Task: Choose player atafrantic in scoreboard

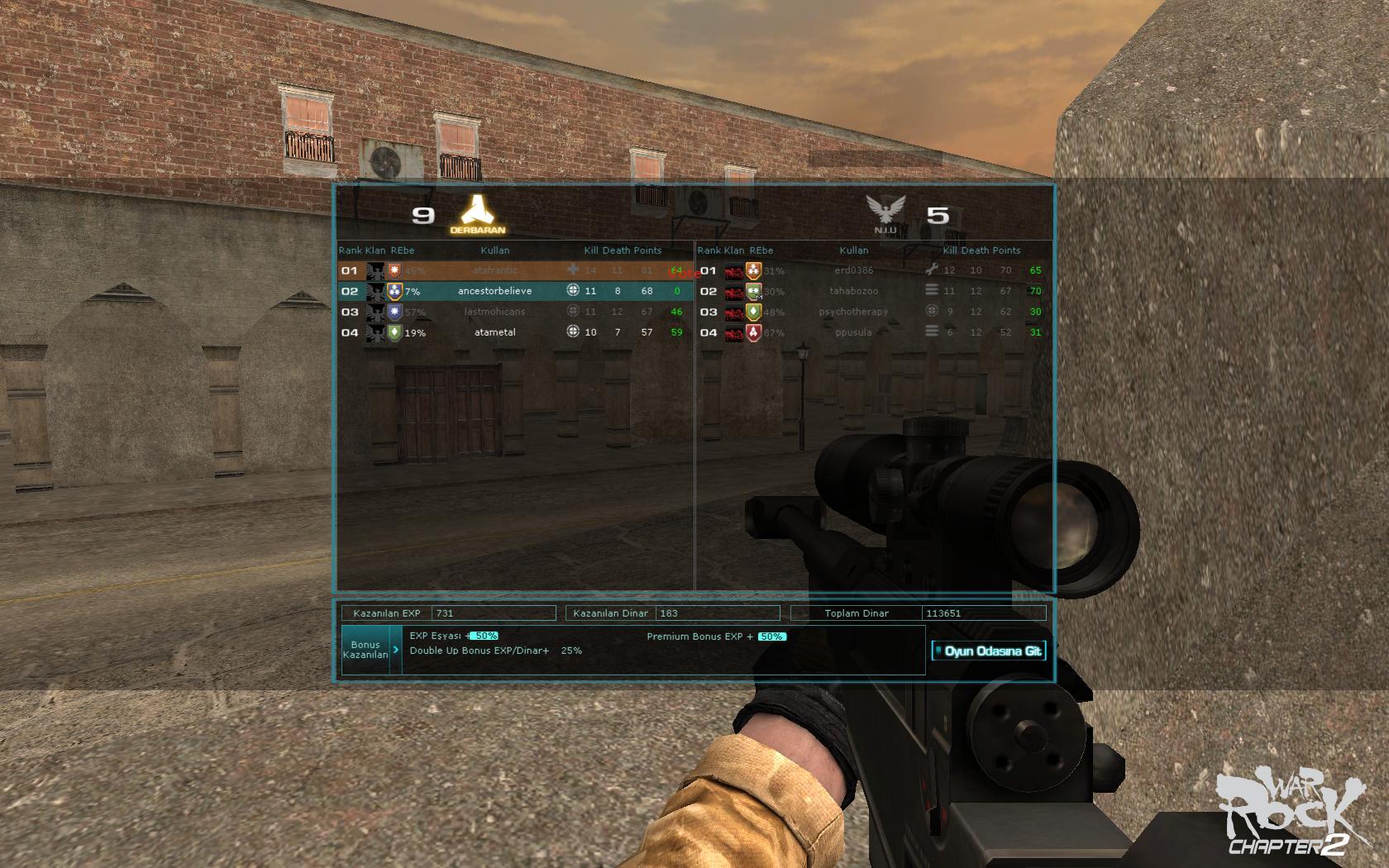Action: pyautogui.click(x=494, y=270)
